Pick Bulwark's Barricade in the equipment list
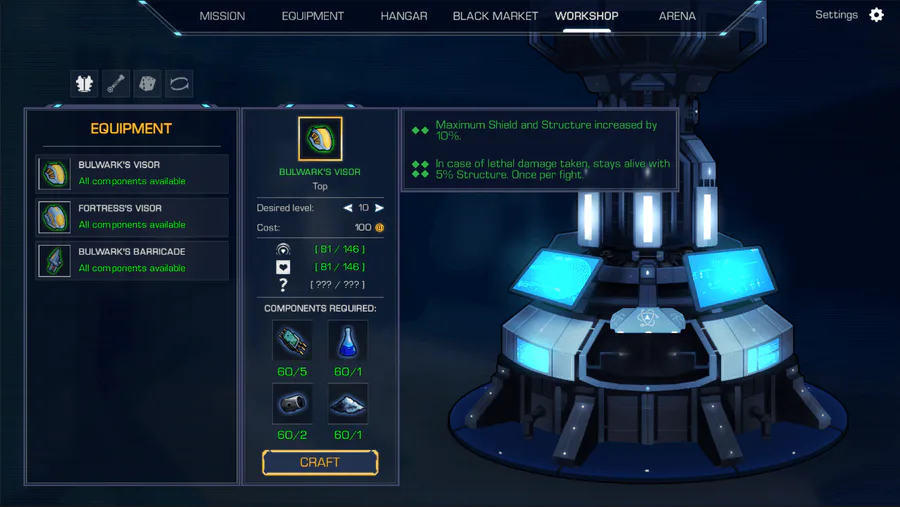Screen dimensions: 900x507 132,260
